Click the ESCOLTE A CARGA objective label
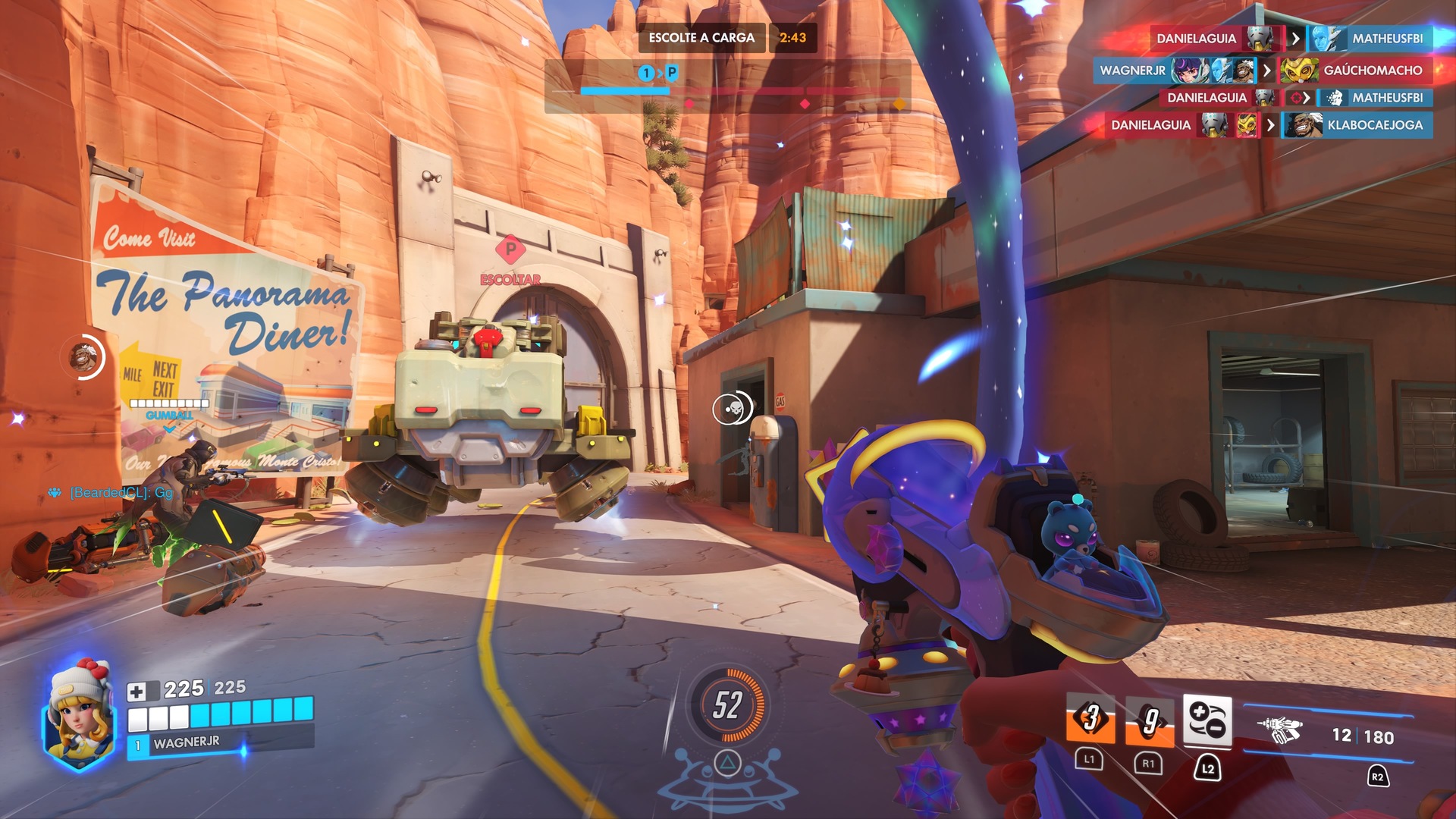This screenshot has width=1456, height=819. (701, 38)
